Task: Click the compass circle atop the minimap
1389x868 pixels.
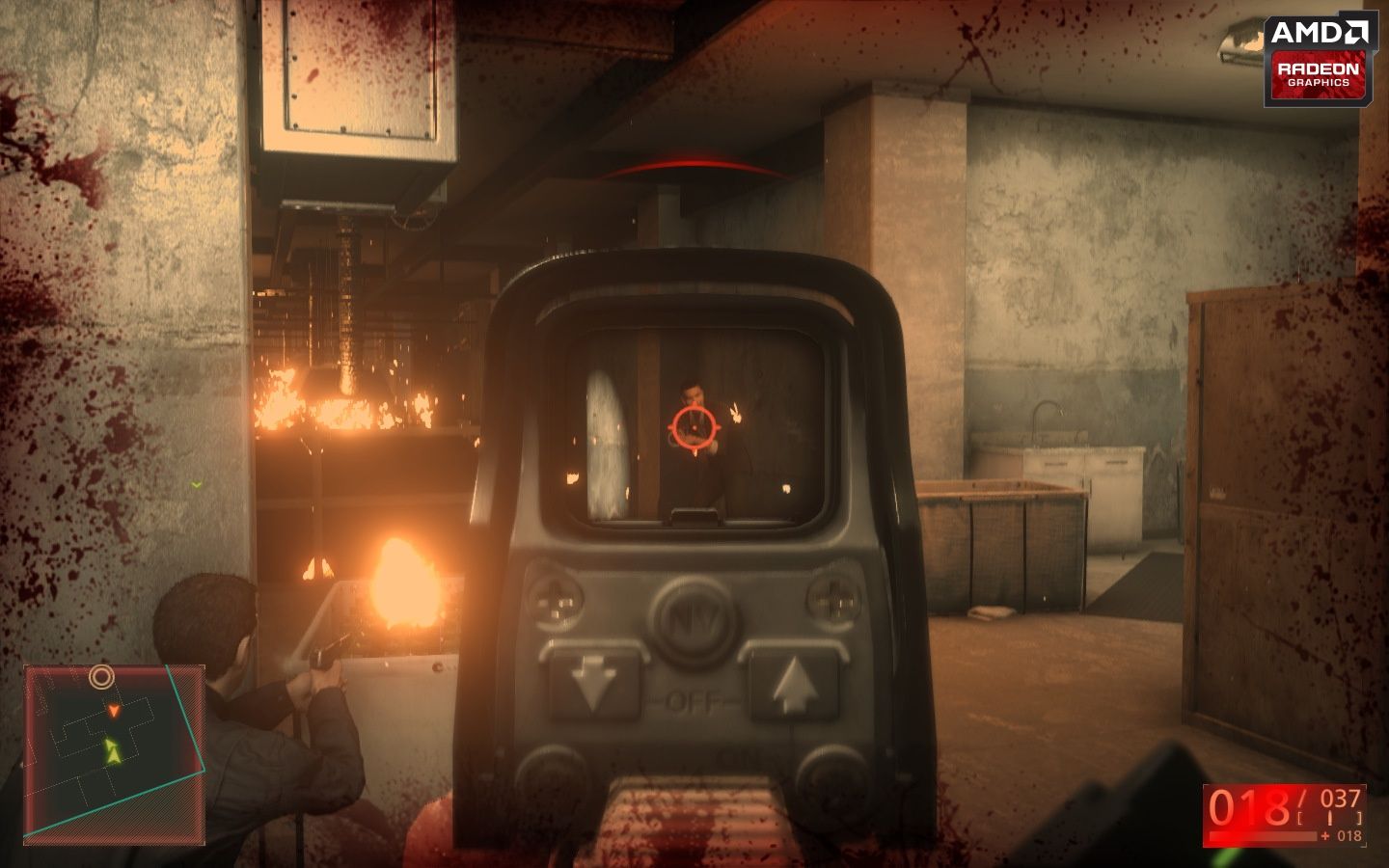Action: point(102,676)
